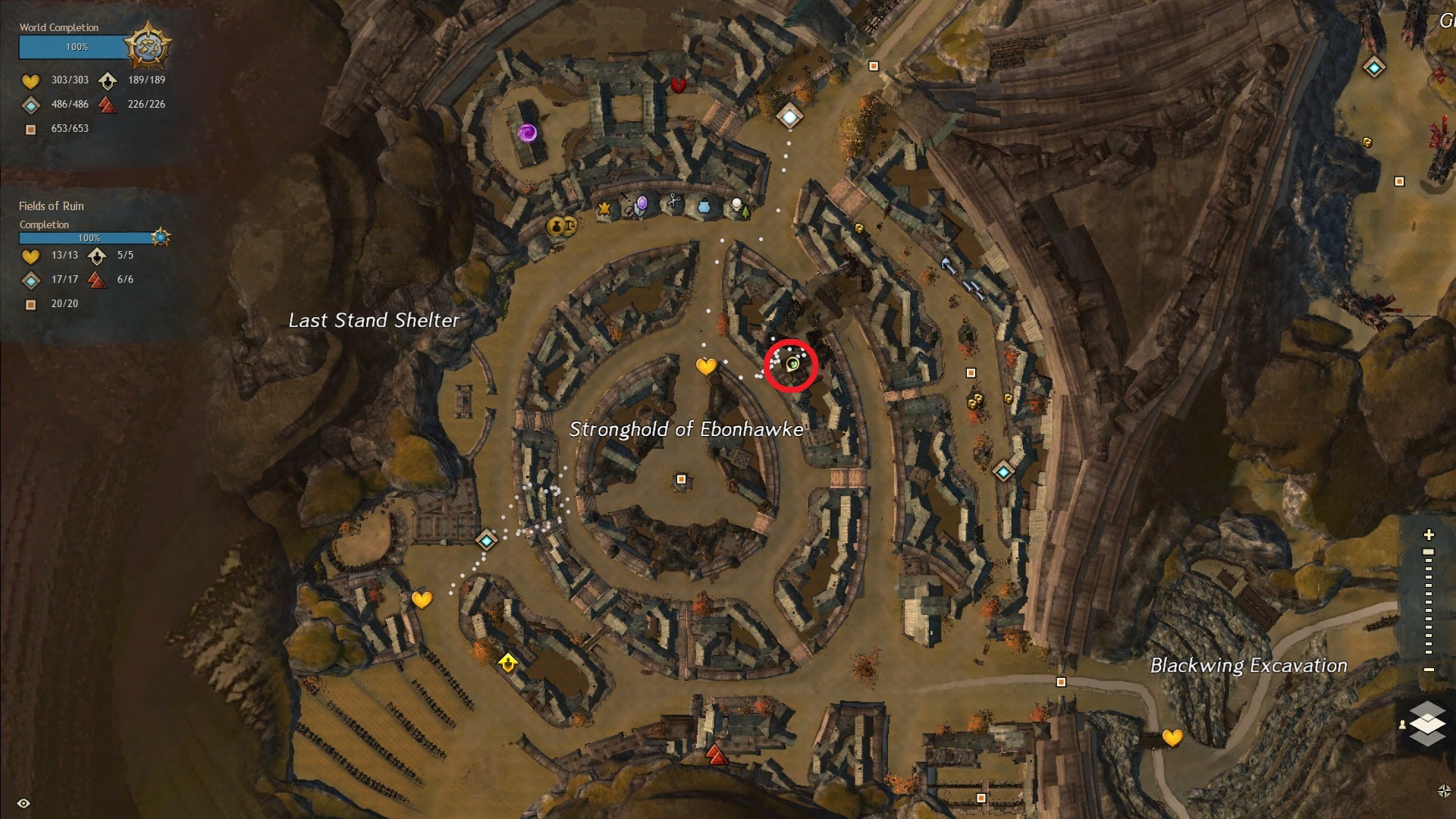This screenshot has height=819, width=1456.
Task: Click the purple swirl portal marker
Action: click(x=528, y=133)
